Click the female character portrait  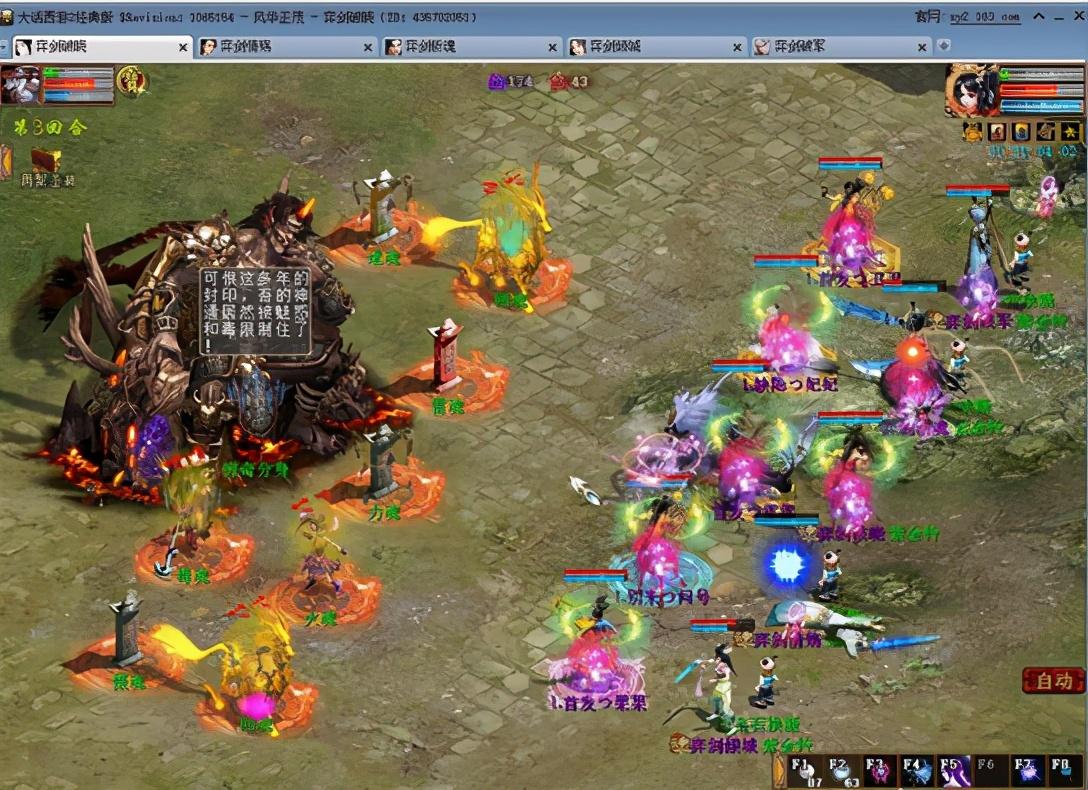tap(970, 90)
